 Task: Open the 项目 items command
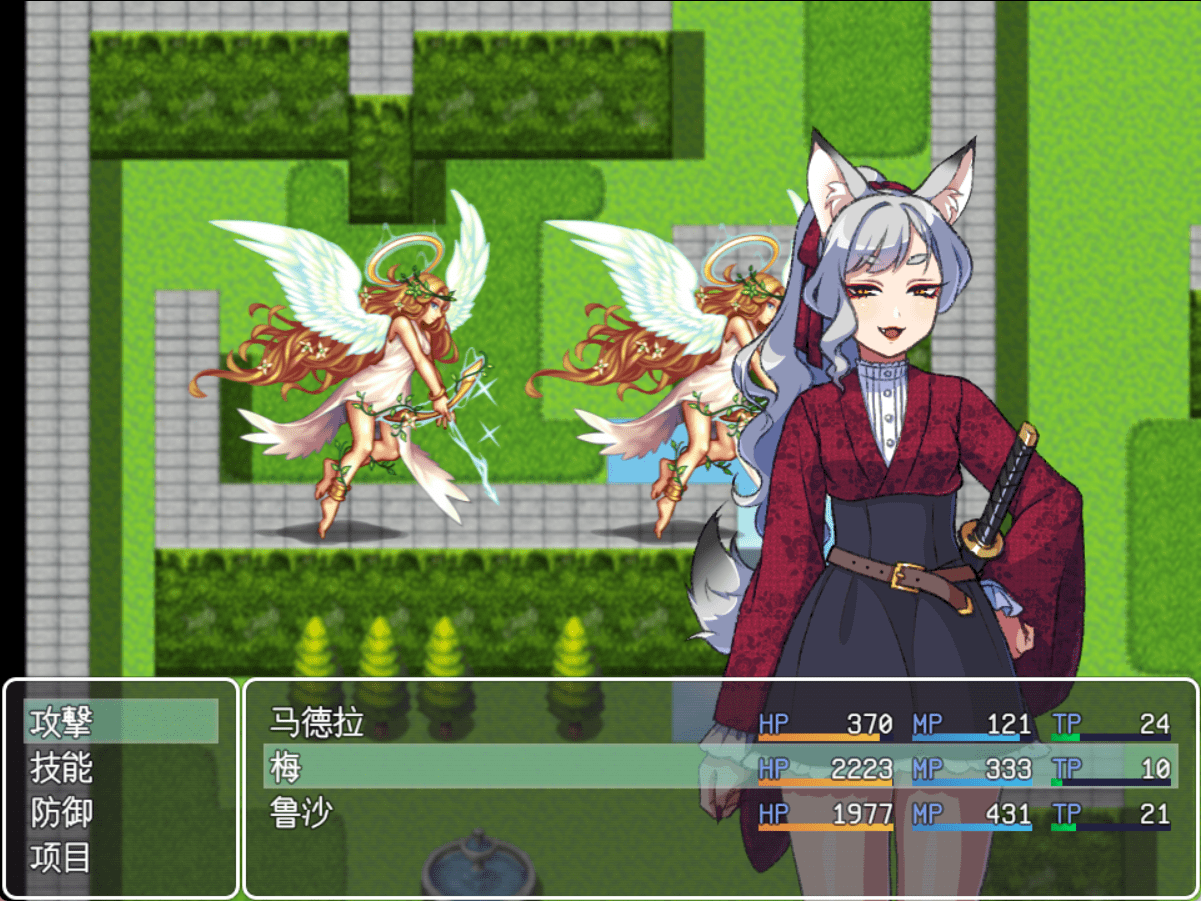(120, 858)
